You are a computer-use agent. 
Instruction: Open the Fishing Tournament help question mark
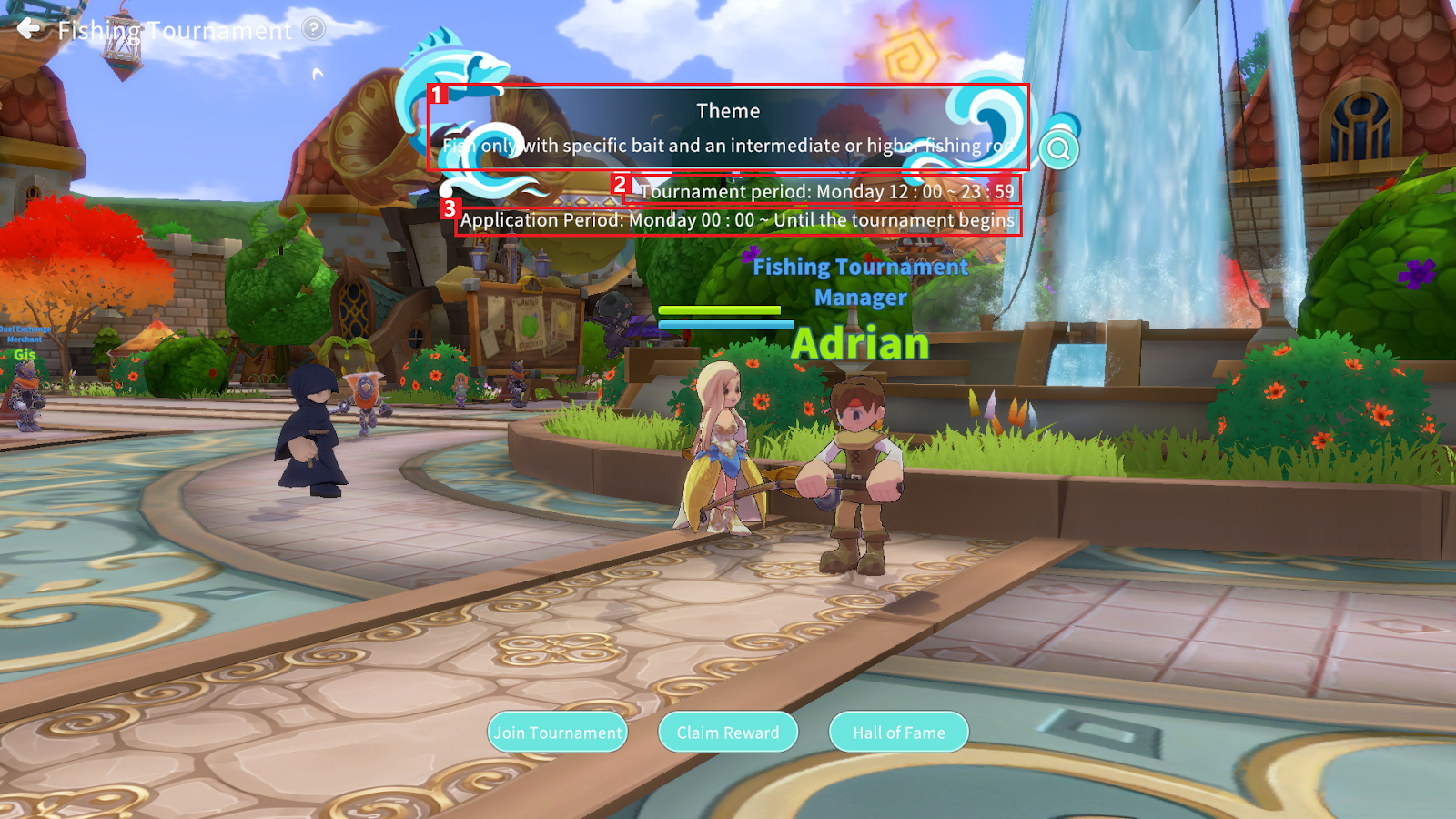(314, 29)
